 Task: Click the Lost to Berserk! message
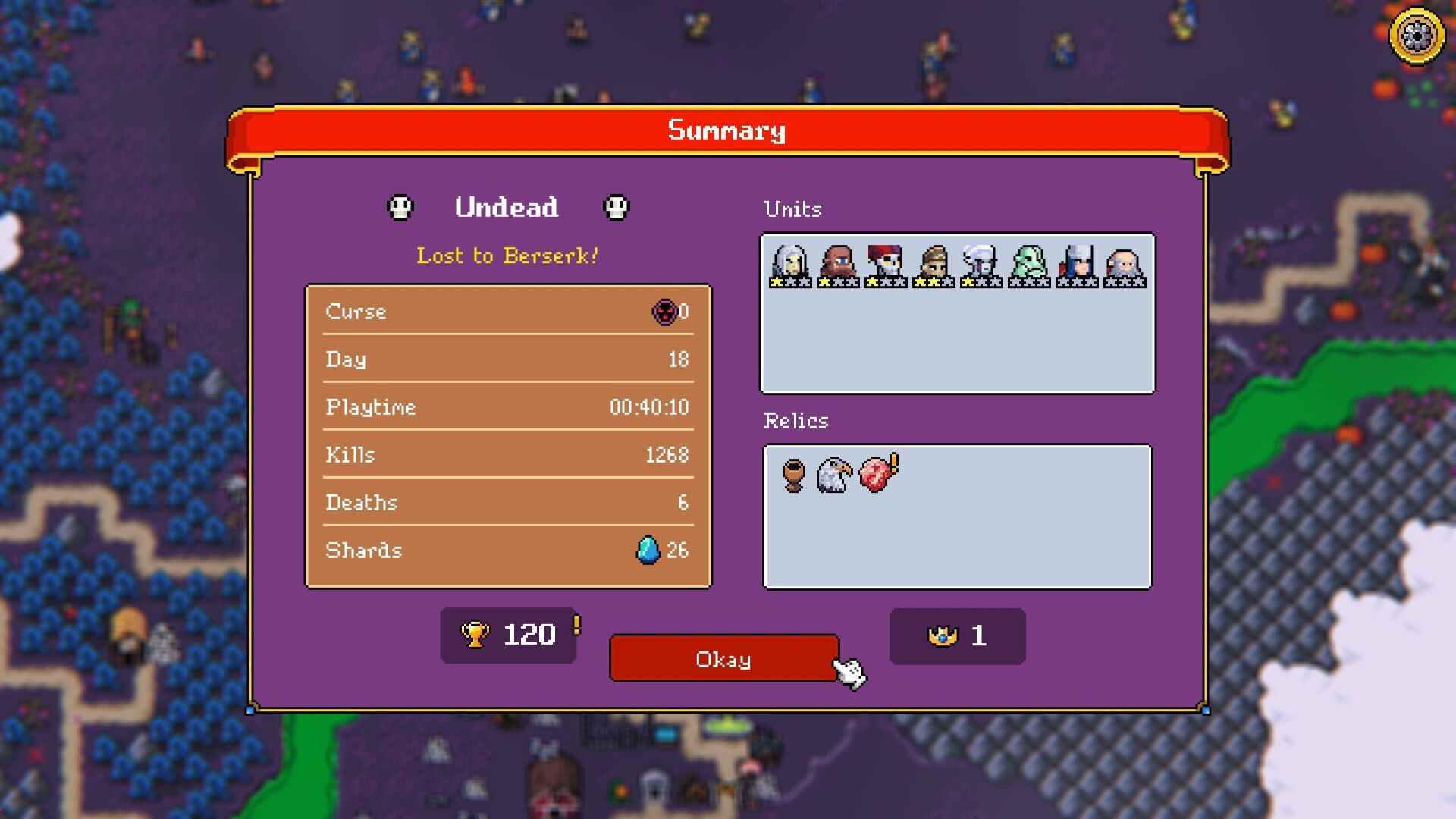pyautogui.click(x=507, y=256)
